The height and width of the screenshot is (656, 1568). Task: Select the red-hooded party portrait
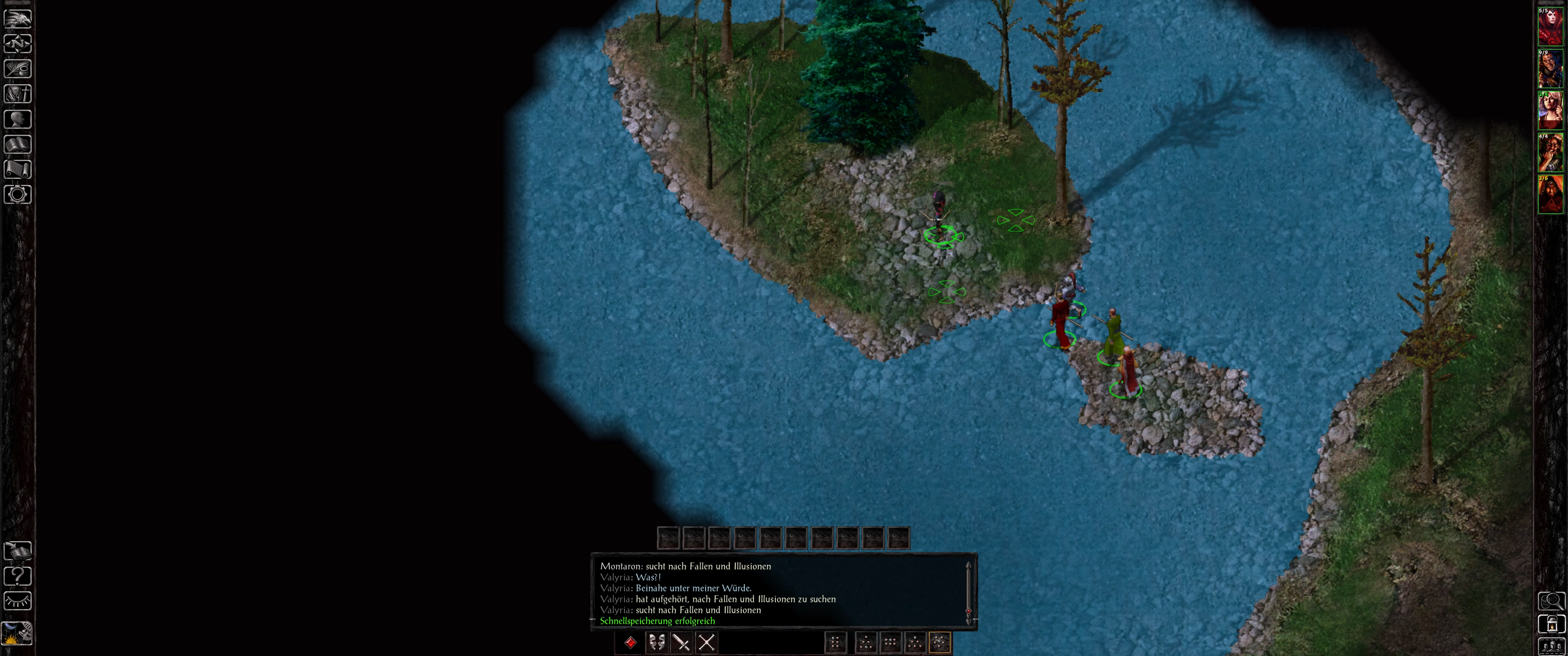1550,195
